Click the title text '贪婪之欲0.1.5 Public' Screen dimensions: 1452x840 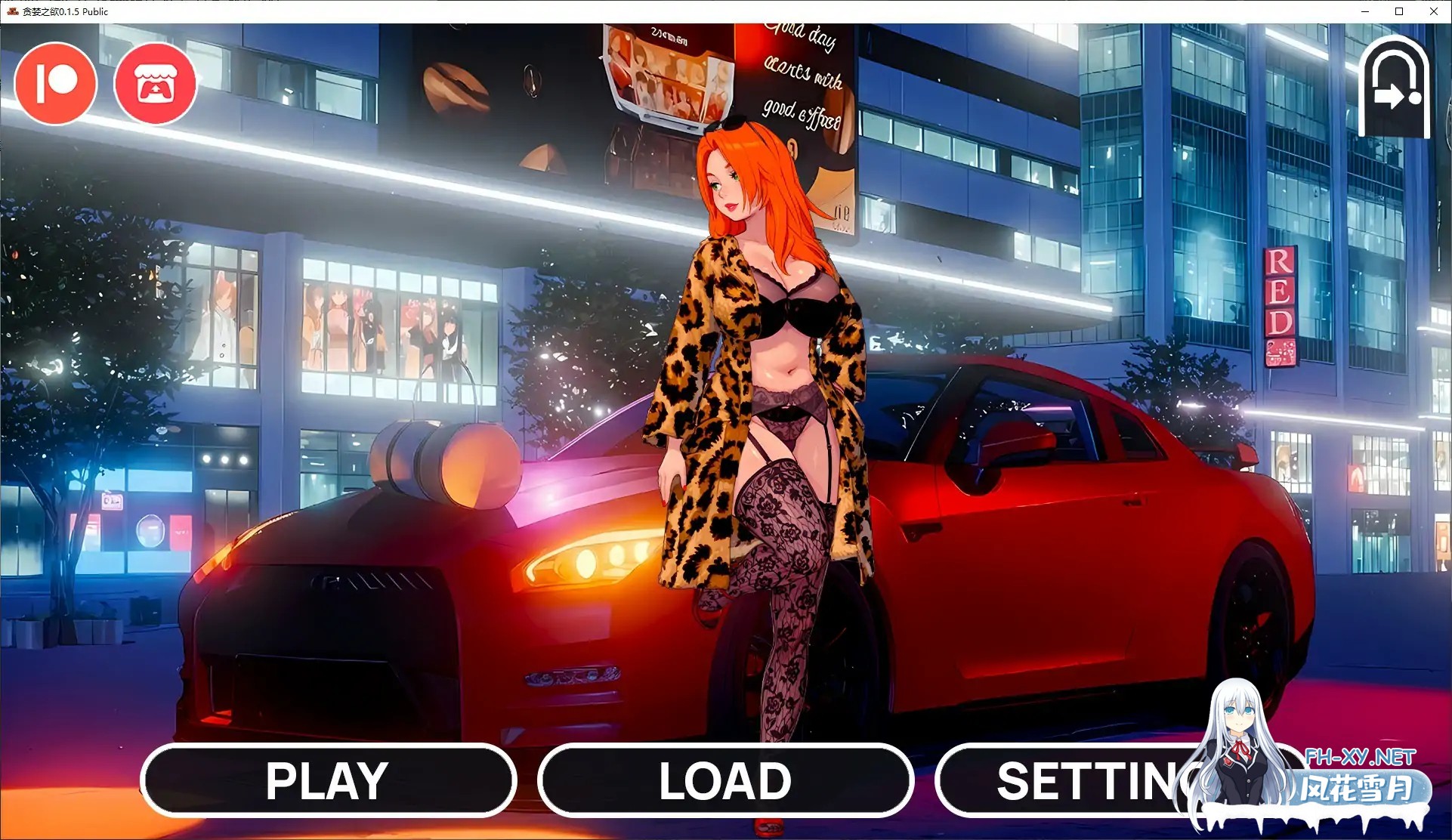tap(63, 11)
